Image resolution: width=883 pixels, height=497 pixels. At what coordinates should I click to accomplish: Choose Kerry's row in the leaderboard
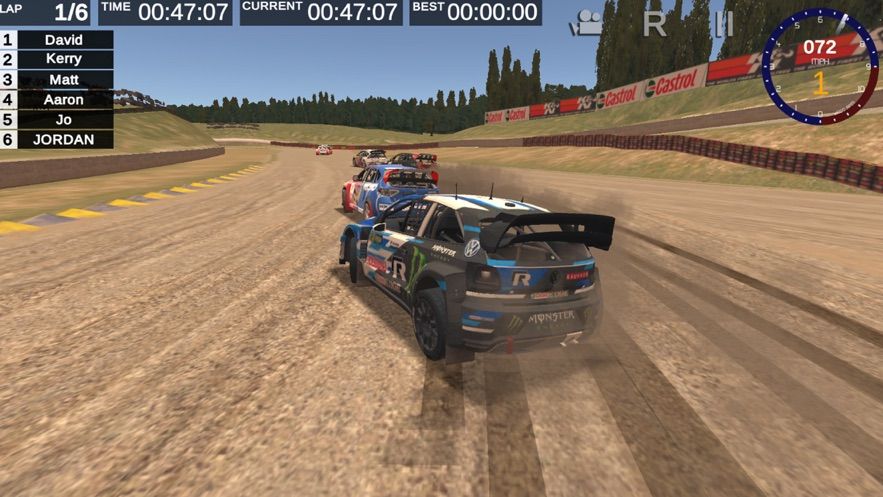pos(64,59)
